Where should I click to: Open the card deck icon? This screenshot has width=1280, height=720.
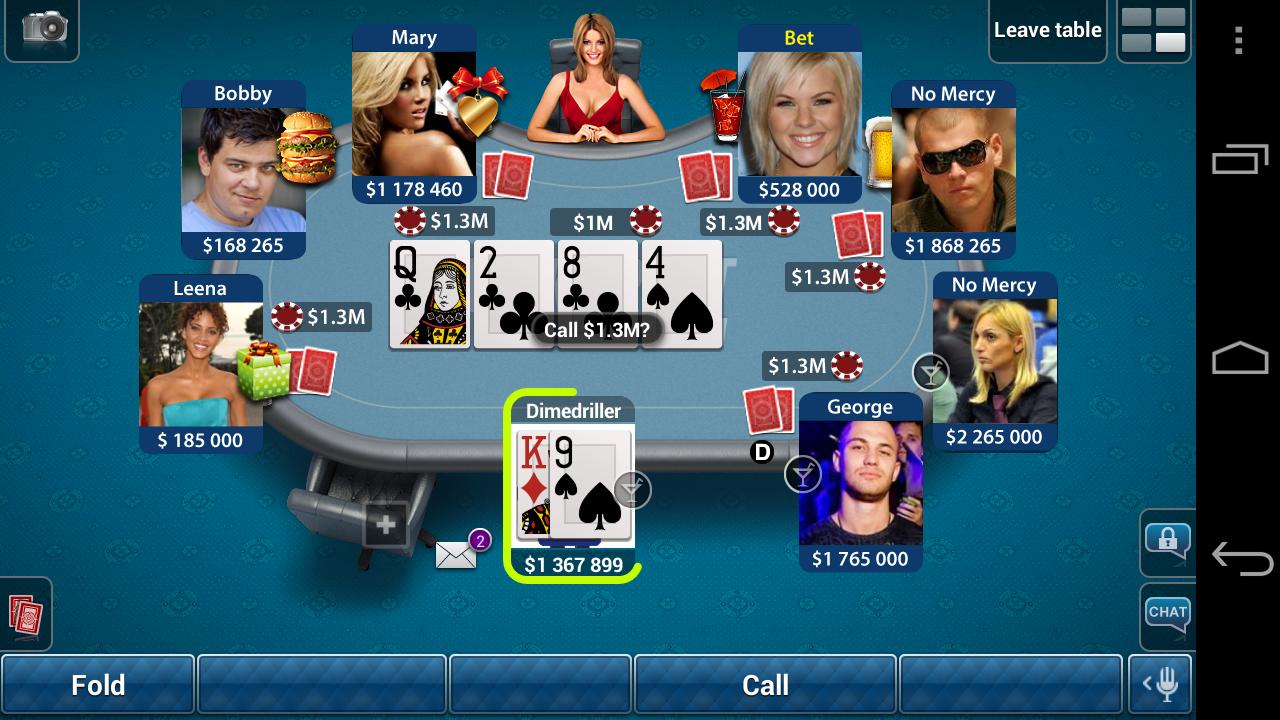click(x=24, y=613)
